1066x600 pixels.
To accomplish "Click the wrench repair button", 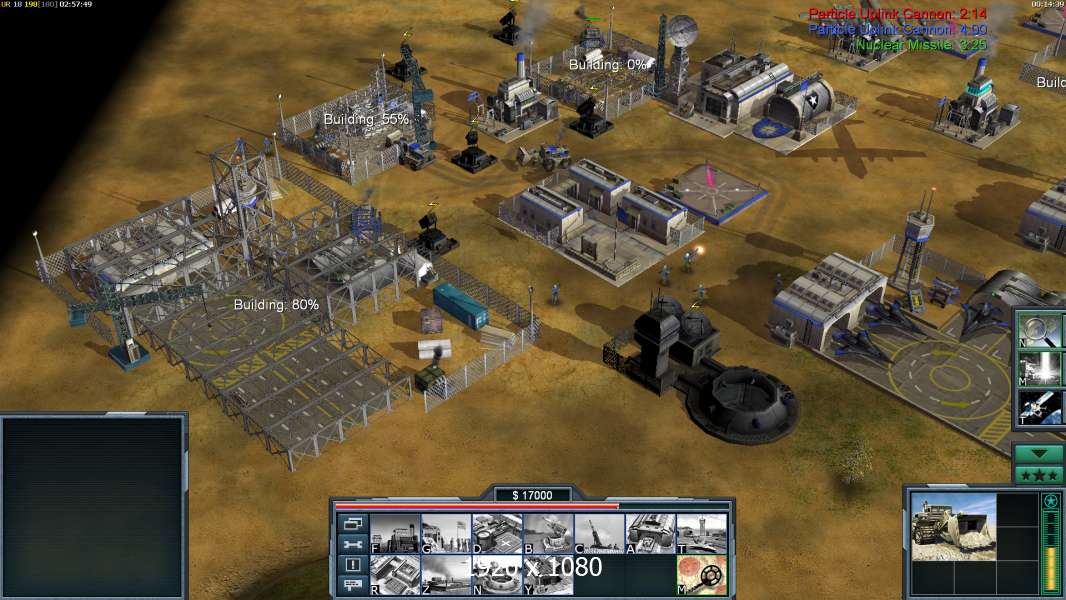I will (352, 544).
